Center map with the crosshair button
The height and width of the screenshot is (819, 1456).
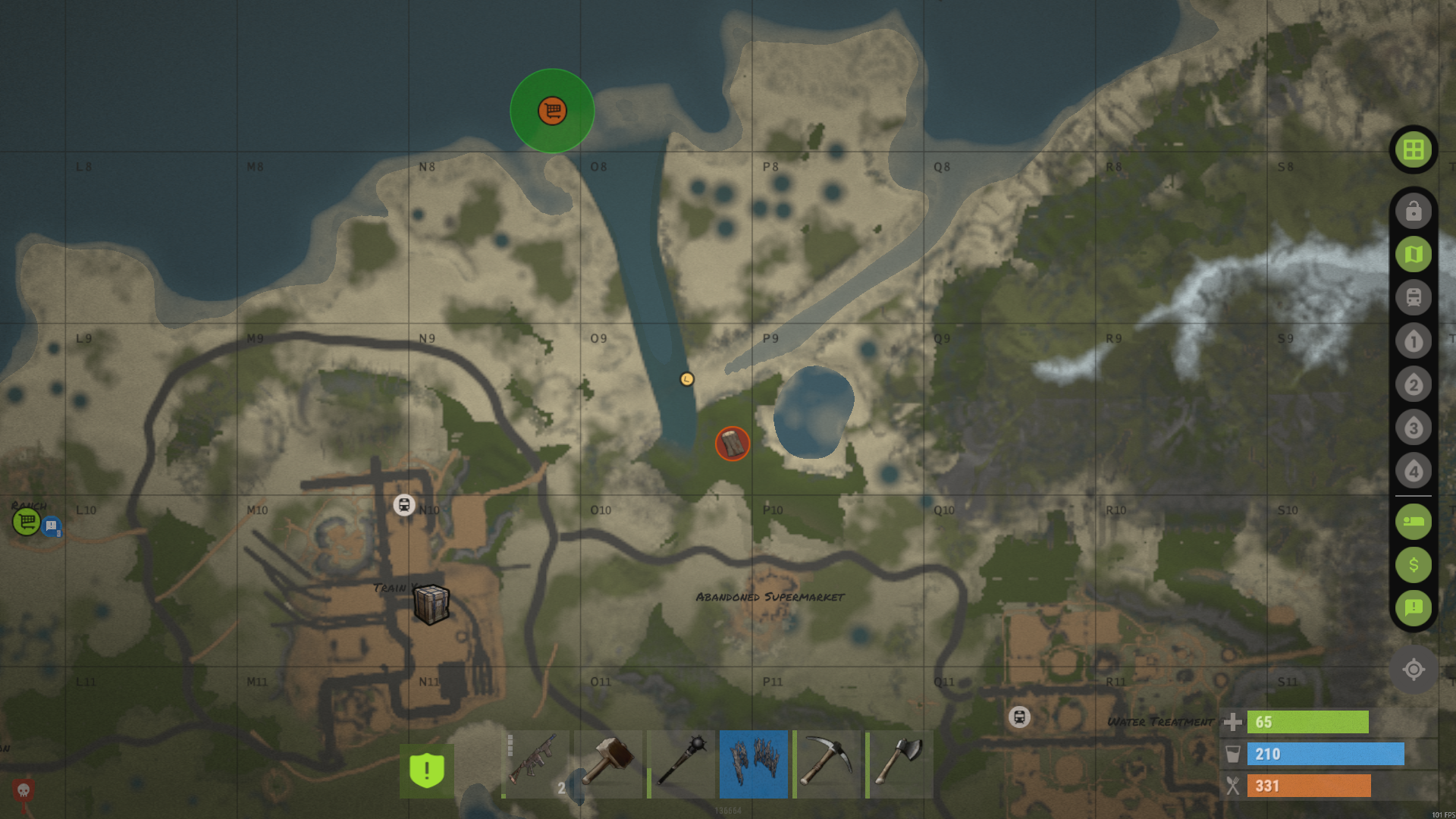(1413, 670)
